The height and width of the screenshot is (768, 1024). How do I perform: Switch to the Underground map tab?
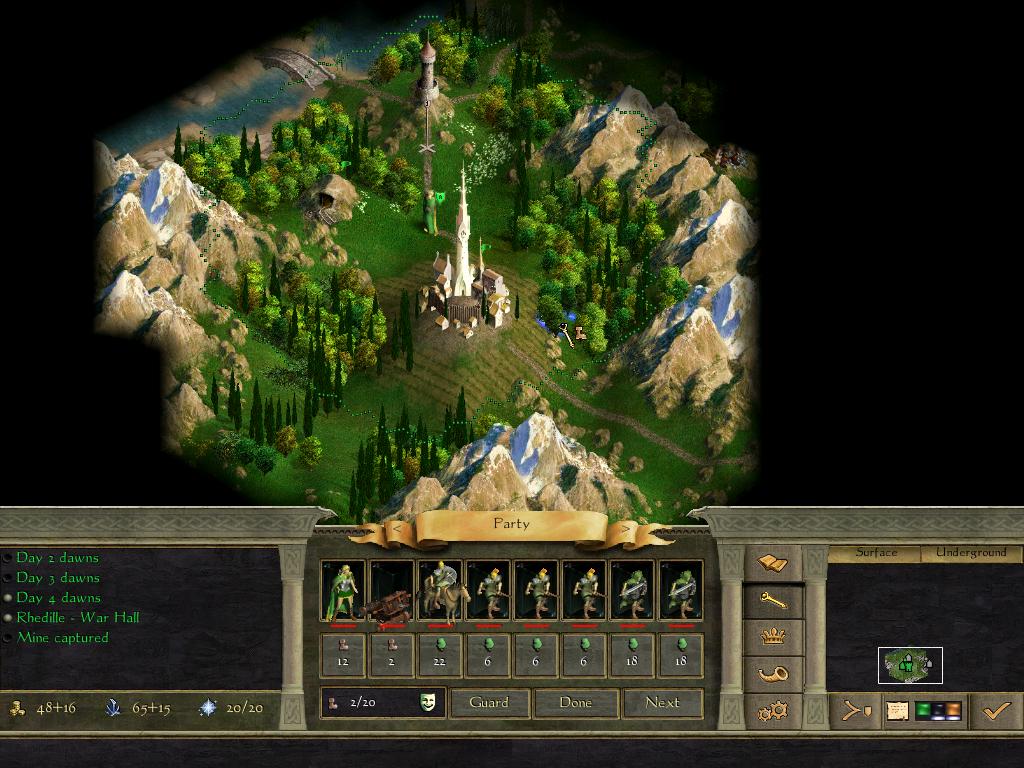coord(971,553)
